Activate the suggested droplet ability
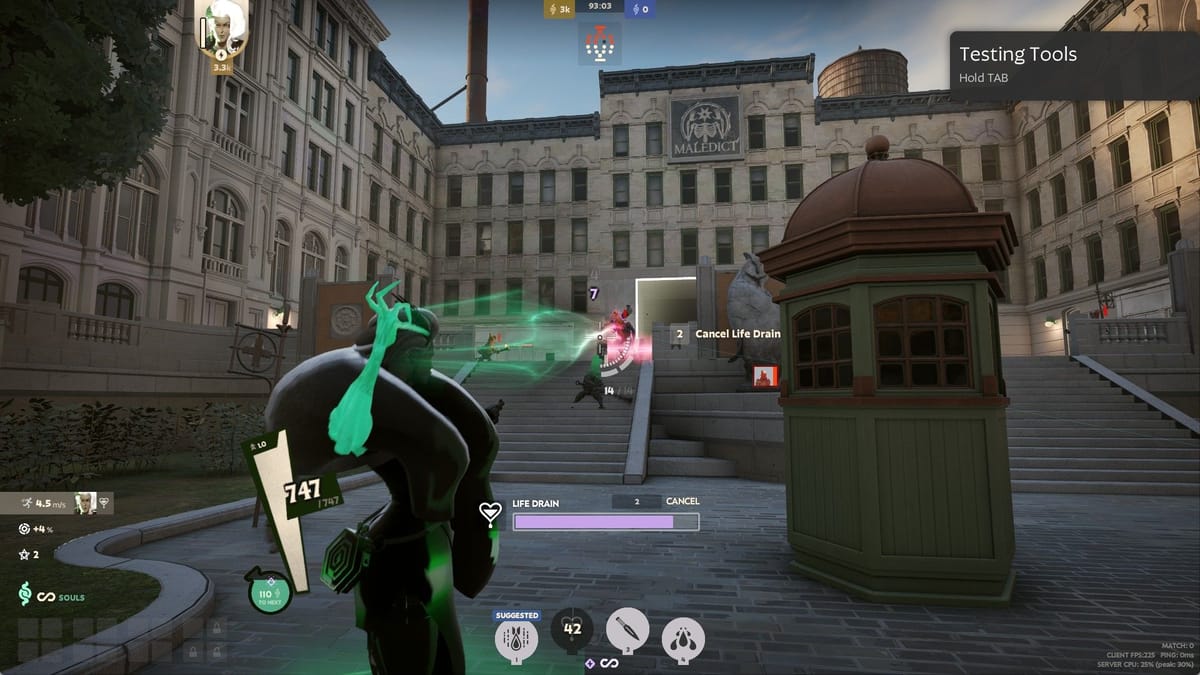The image size is (1200, 675). pos(517,637)
